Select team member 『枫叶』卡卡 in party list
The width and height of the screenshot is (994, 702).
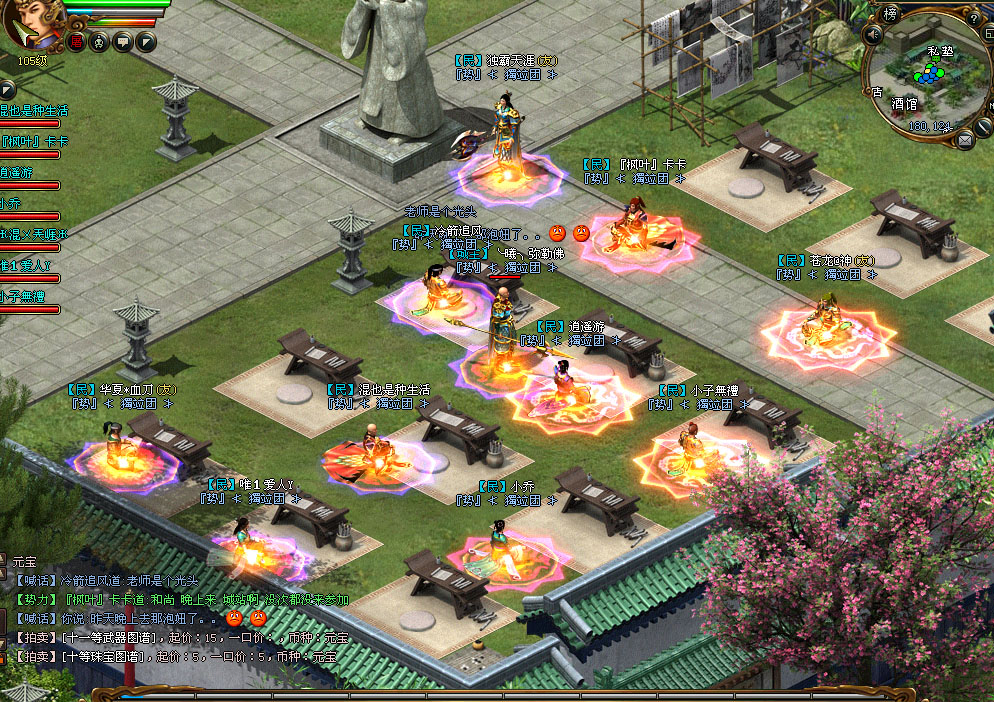[x=34, y=141]
